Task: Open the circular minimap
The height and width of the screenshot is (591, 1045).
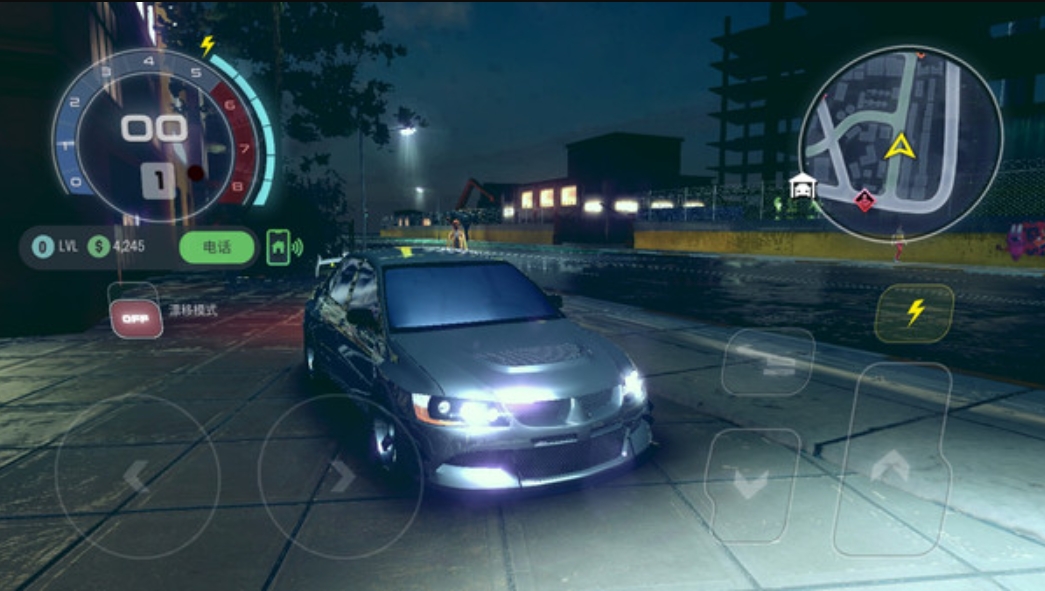Action: point(900,142)
